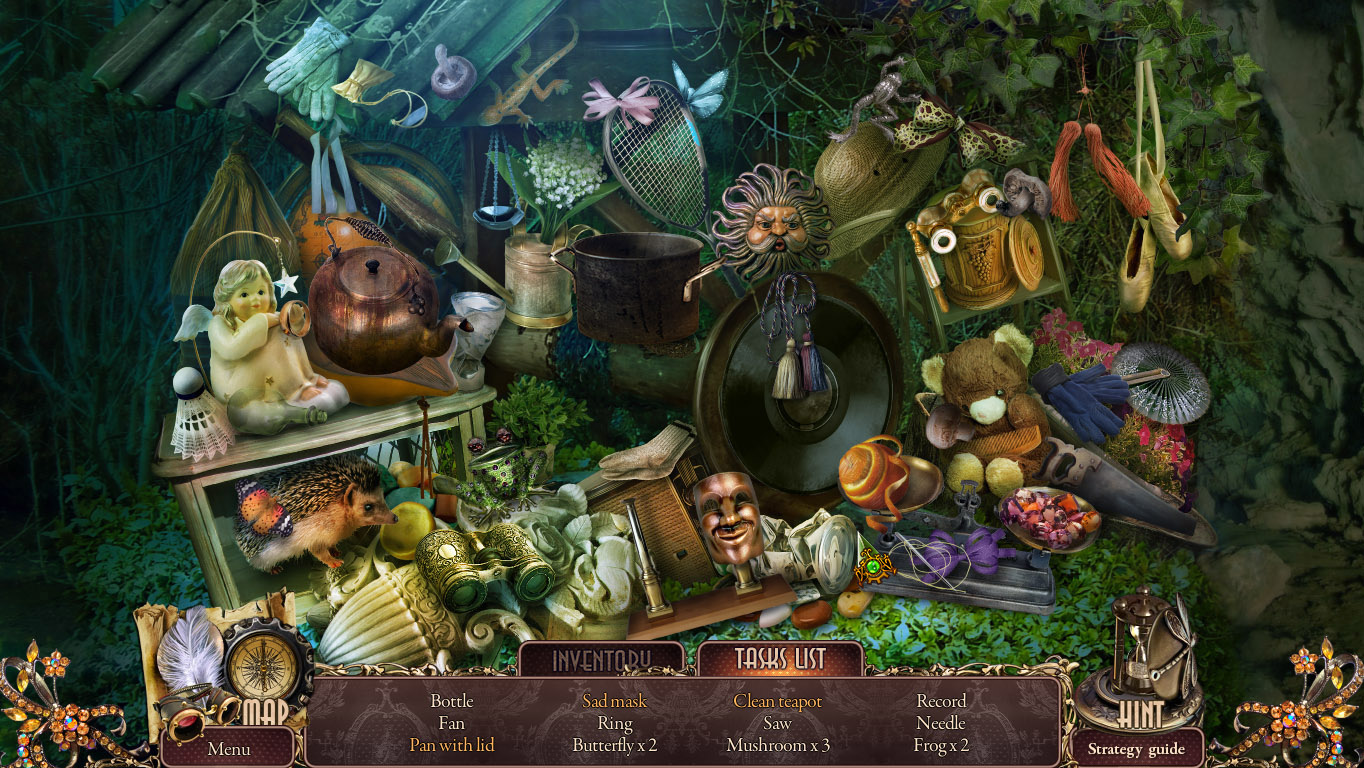
Task: Click the highlighted 'Pan with lid' task
Action: pyautogui.click(x=452, y=745)
